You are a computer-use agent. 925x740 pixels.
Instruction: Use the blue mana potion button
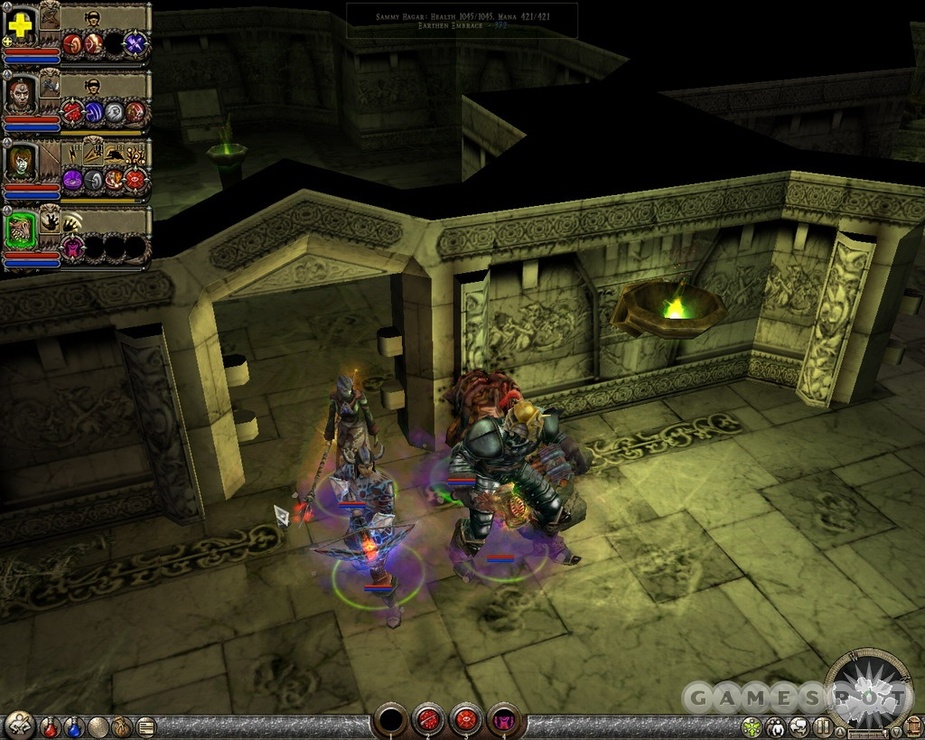coord(74,727)
